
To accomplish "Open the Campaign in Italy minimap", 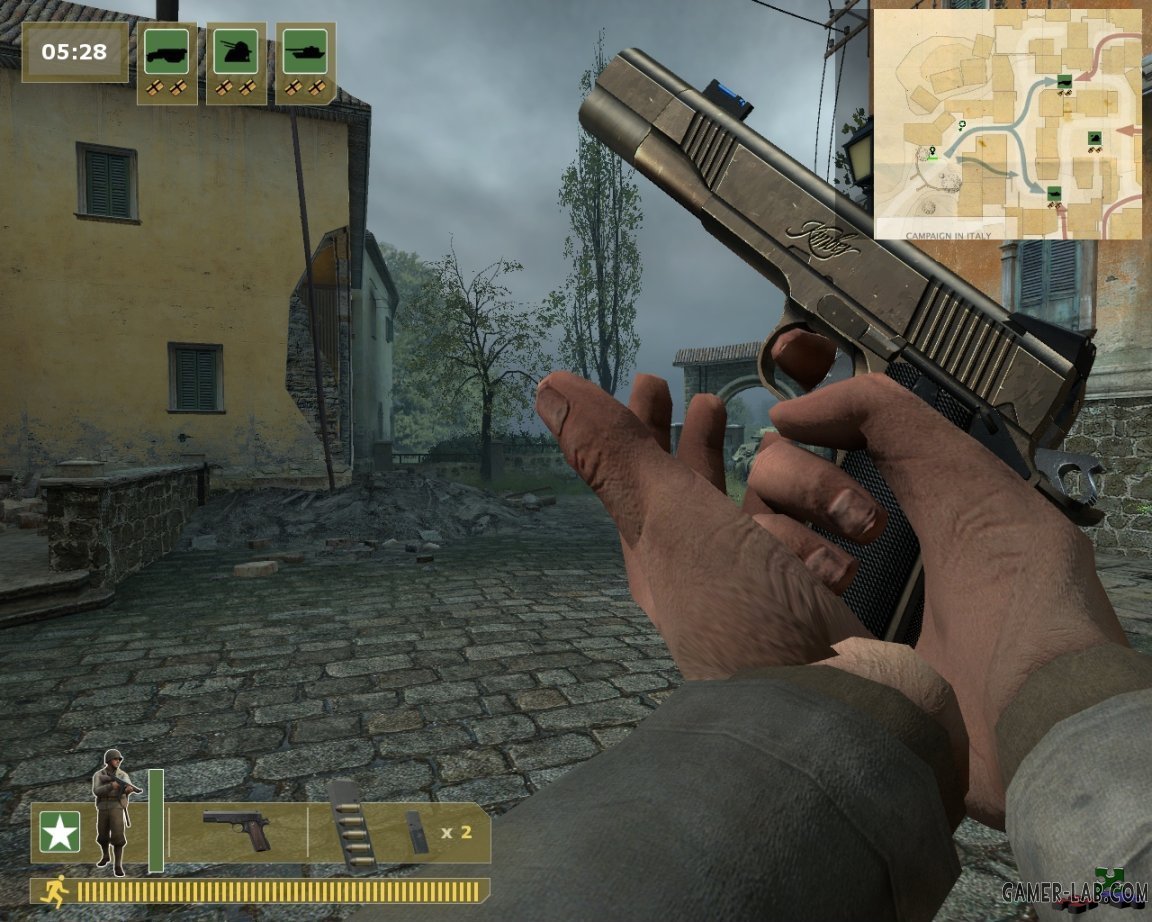I will (x=1008, y=125).
